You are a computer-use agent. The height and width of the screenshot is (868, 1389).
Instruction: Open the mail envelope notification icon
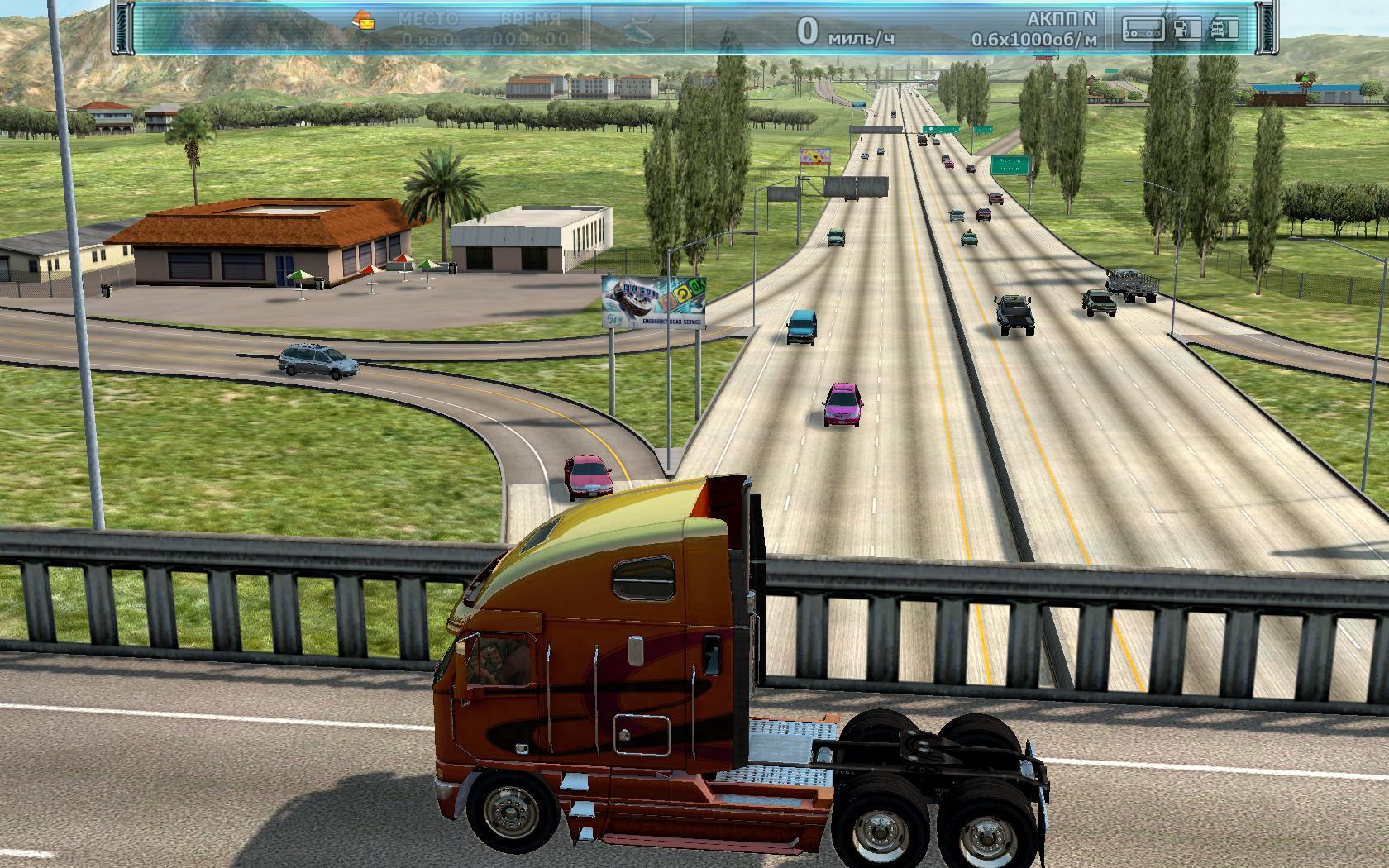coord(363,20)
